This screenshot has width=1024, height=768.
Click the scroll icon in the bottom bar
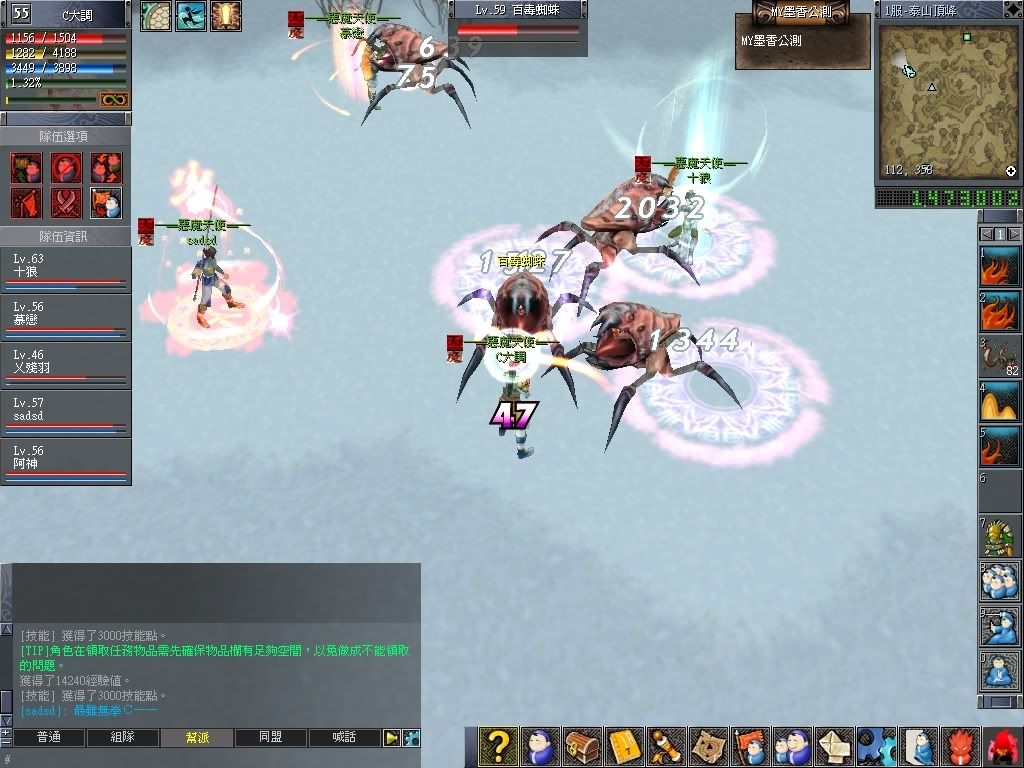(x=666, y=746)
